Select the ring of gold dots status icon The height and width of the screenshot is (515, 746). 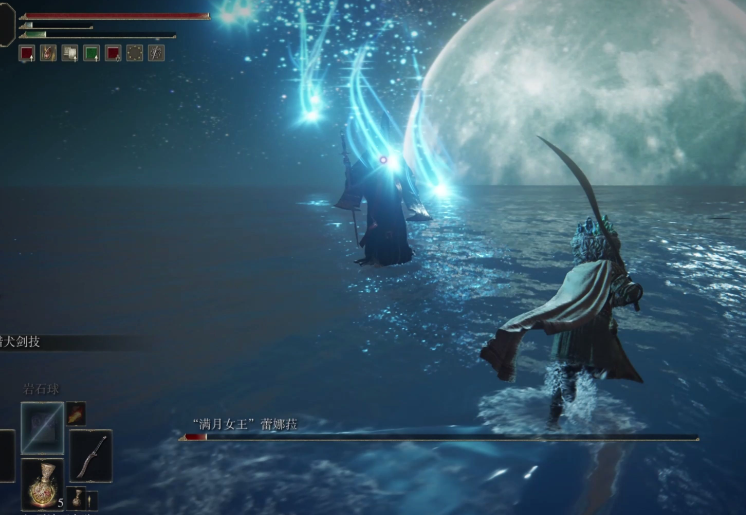(x=135, y=53)
